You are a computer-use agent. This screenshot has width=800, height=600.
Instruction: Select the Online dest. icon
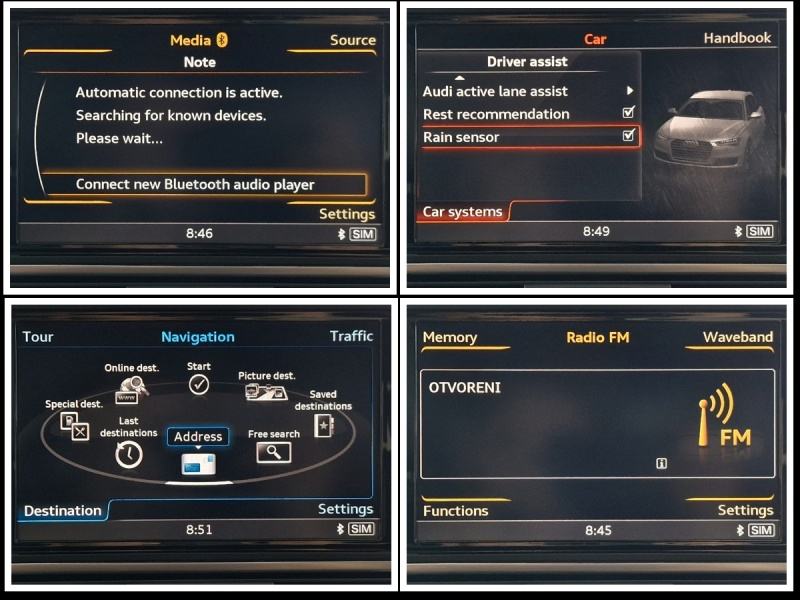point(132,385)
